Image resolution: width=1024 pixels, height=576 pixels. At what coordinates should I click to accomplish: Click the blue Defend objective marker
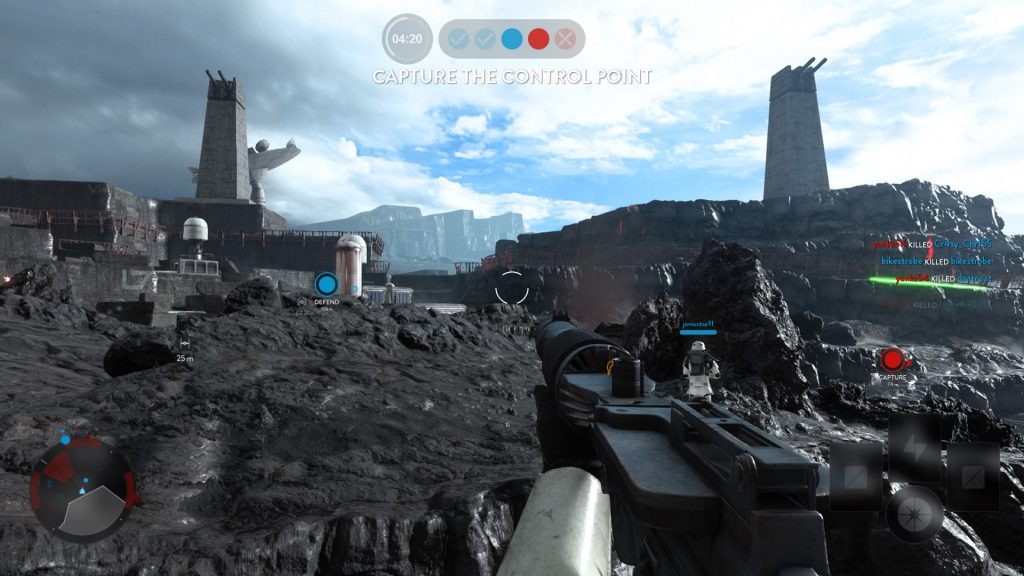pyautogui.click(x=326, y=284)
